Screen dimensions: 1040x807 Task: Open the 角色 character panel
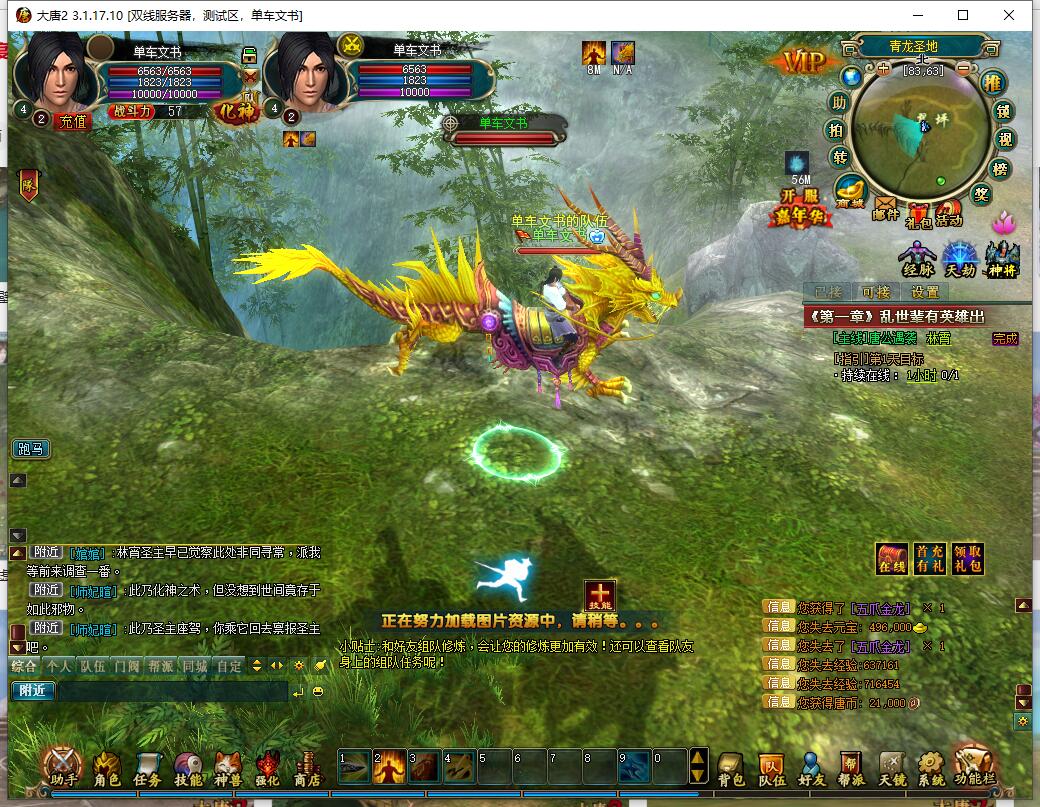tap(107, 768)
